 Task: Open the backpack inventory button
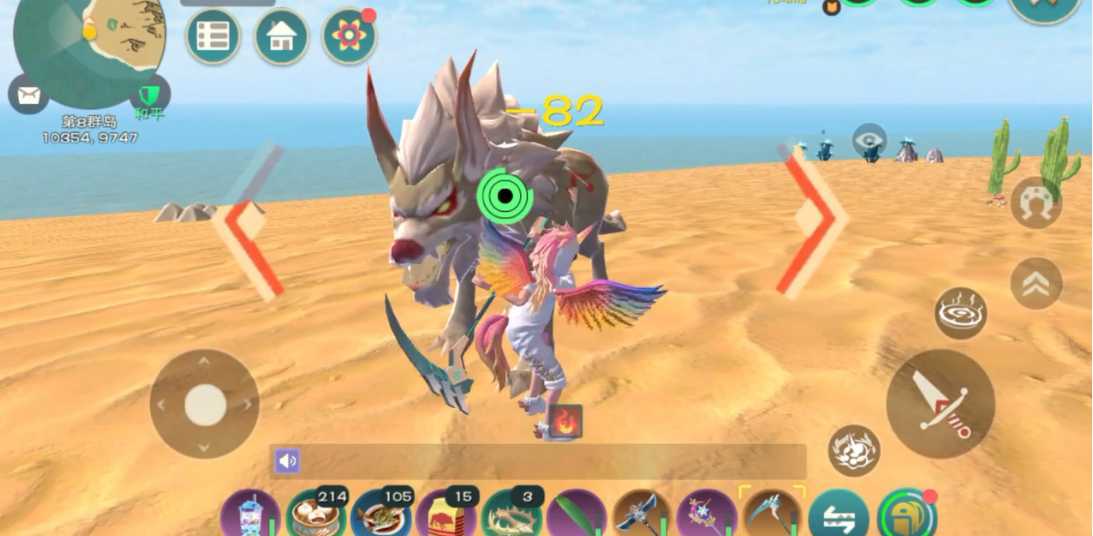click(x=906, y=515)
